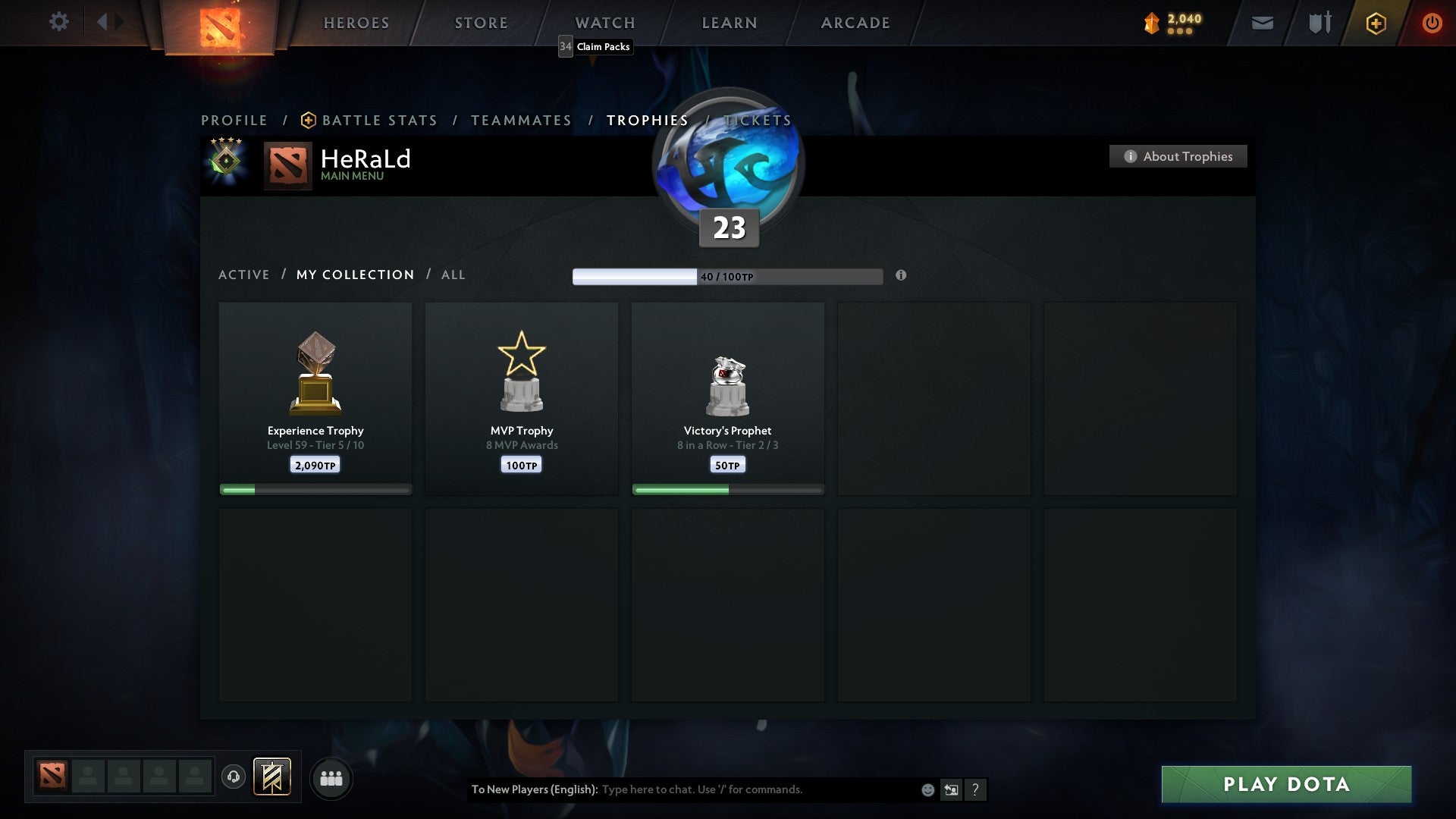
Task: Select the ALL trophy filter
Action: [453, 275]
